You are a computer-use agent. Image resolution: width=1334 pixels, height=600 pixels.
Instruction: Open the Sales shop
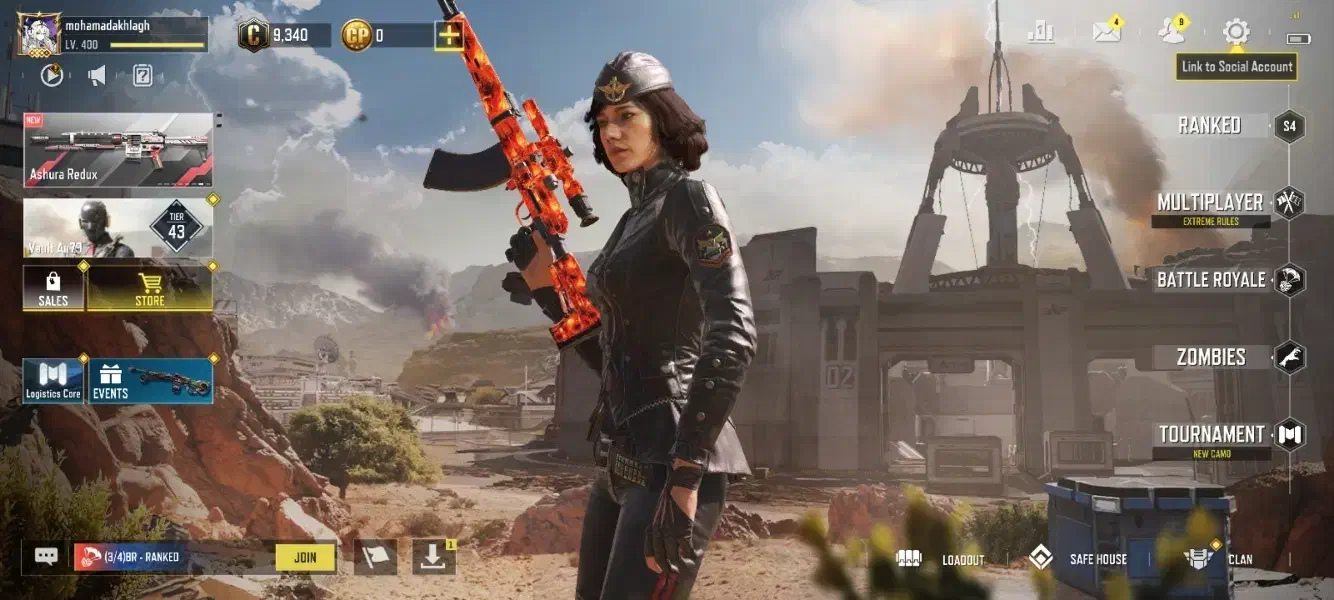(x=53, y=288)
